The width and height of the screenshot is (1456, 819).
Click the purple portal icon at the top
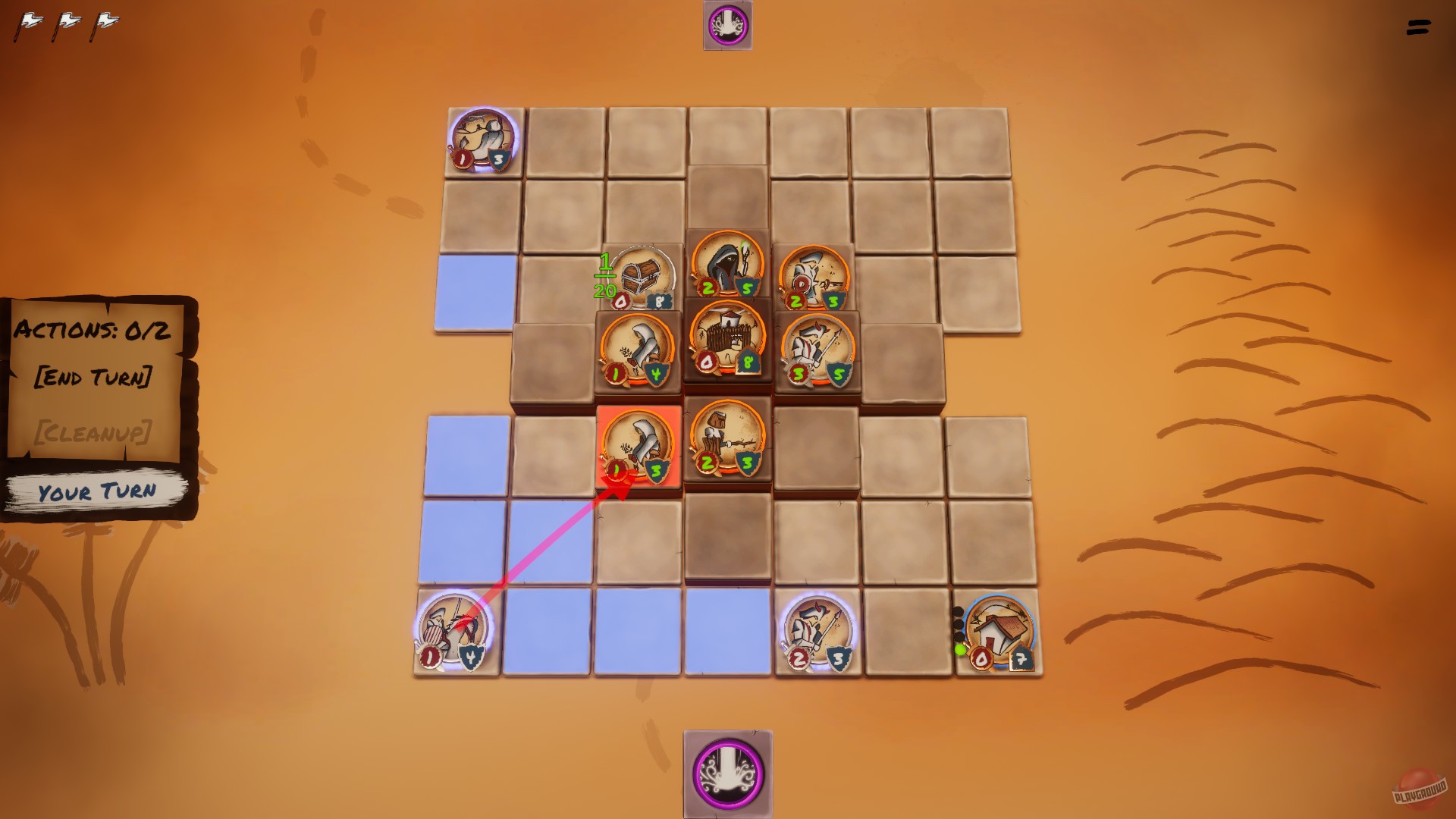[726, 25]
